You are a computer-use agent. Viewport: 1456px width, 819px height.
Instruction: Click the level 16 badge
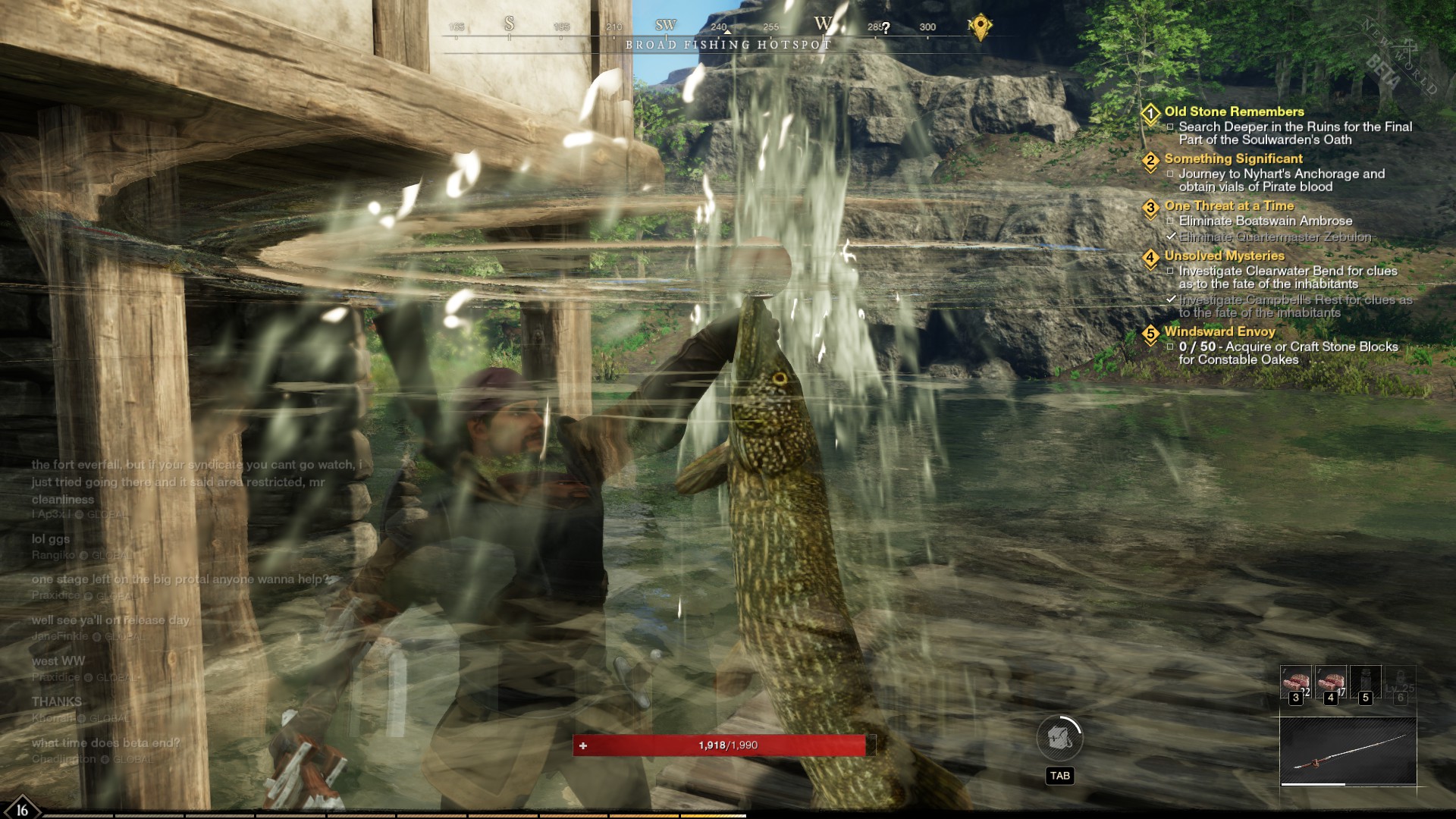click(21, 809)
